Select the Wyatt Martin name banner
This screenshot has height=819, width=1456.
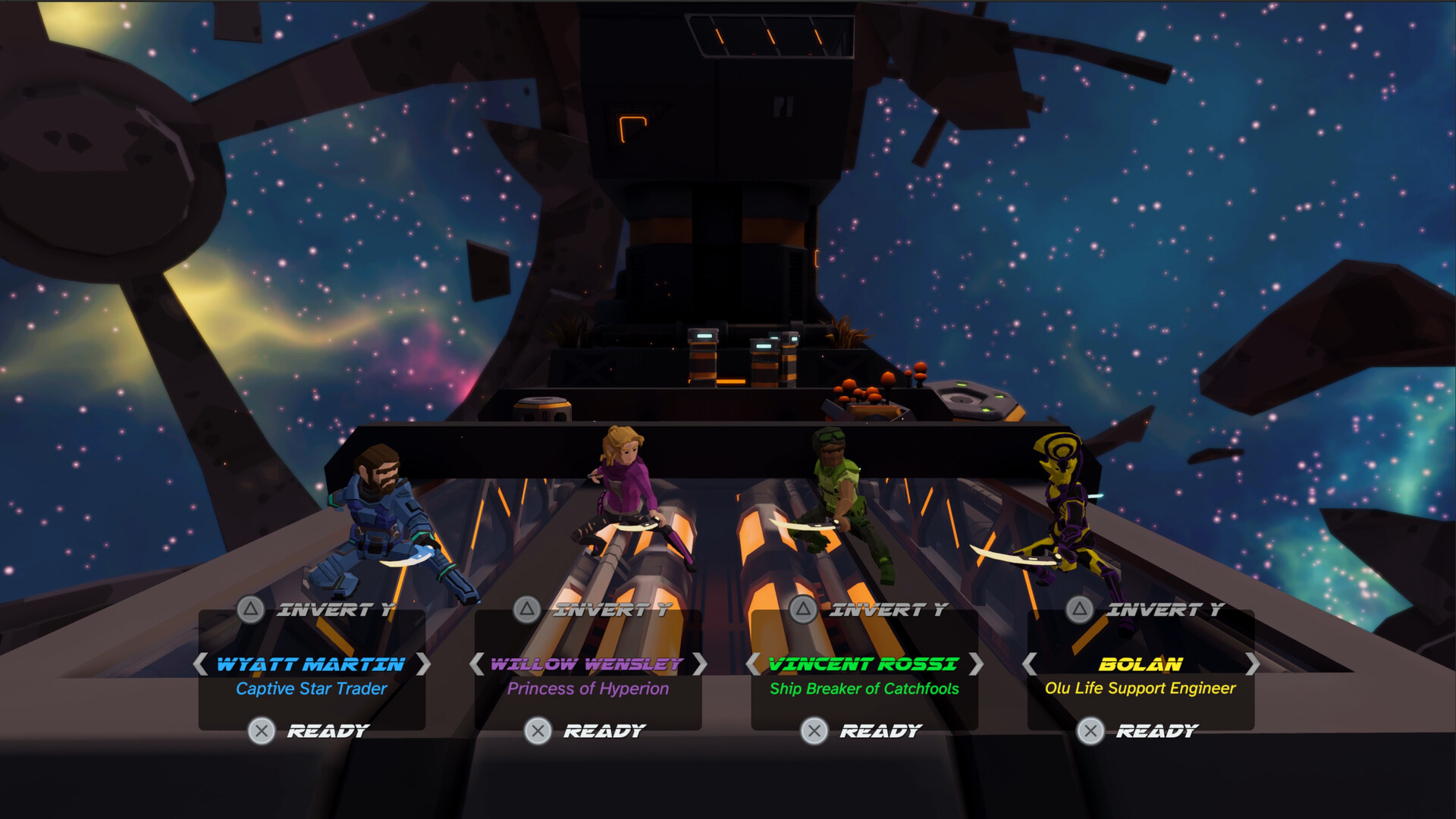pos(309,664)
